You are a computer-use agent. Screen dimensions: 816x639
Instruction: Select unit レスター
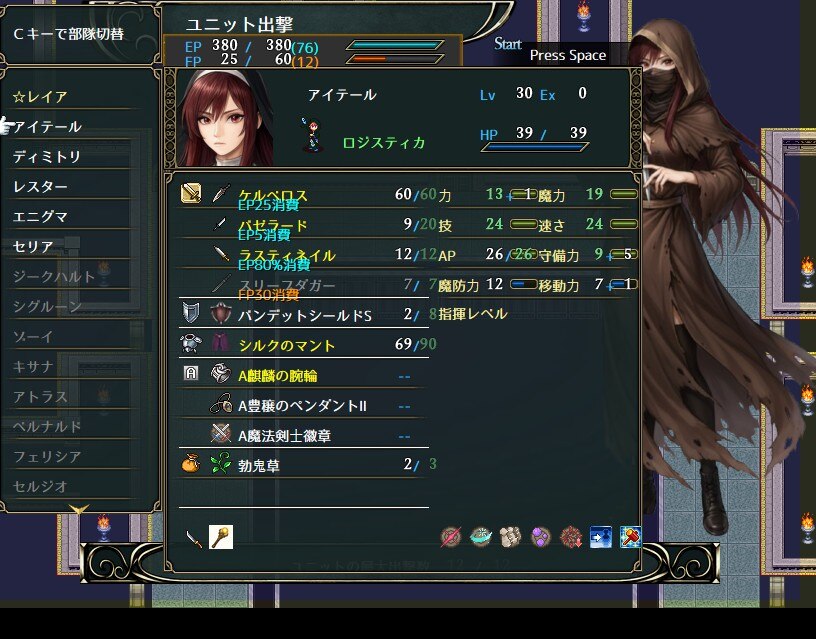[x=41, y=187]
